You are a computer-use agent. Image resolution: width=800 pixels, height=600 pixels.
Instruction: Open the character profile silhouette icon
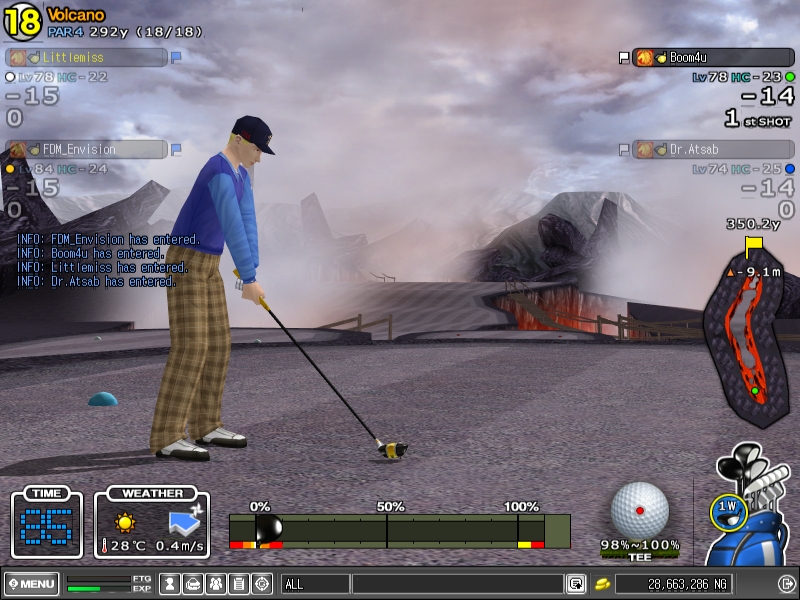170,584
